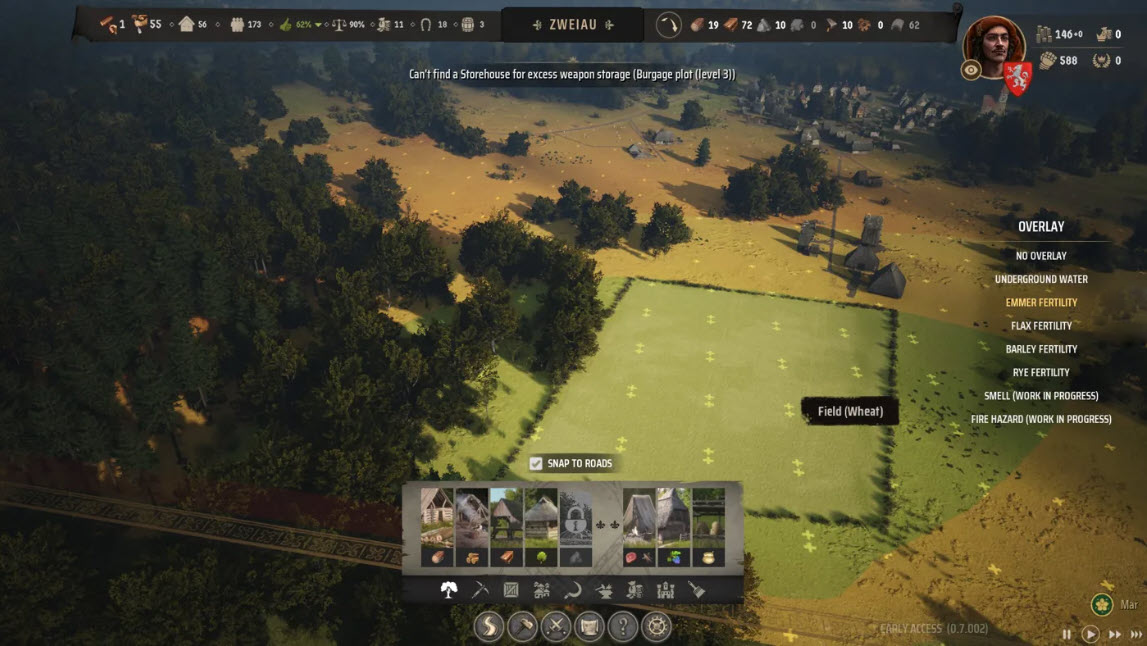
Task: Show the Barley Fertility overlay
Action: [1041, 349]
